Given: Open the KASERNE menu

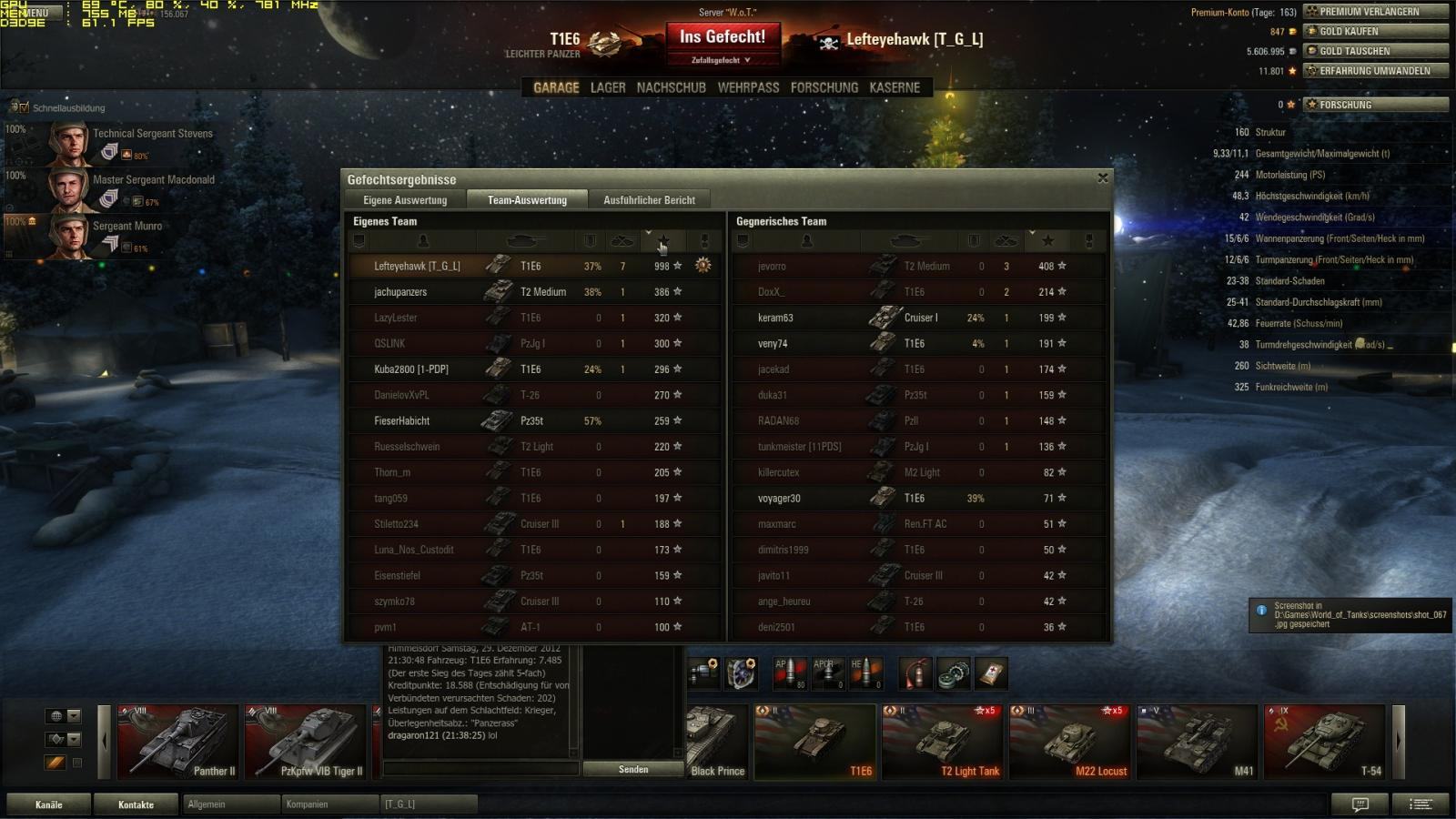Looking at the screenshot, I should pyautogui.click(x=895, y=87).
